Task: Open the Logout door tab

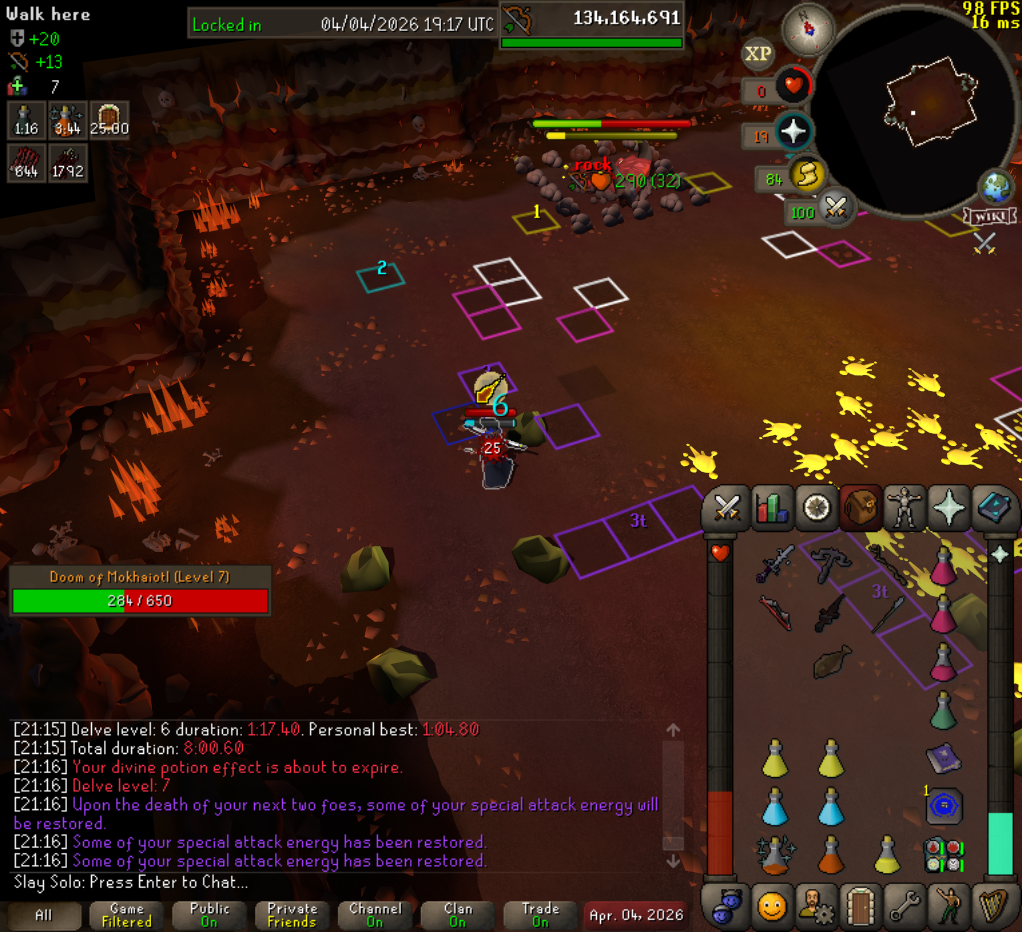Action: 860,906
